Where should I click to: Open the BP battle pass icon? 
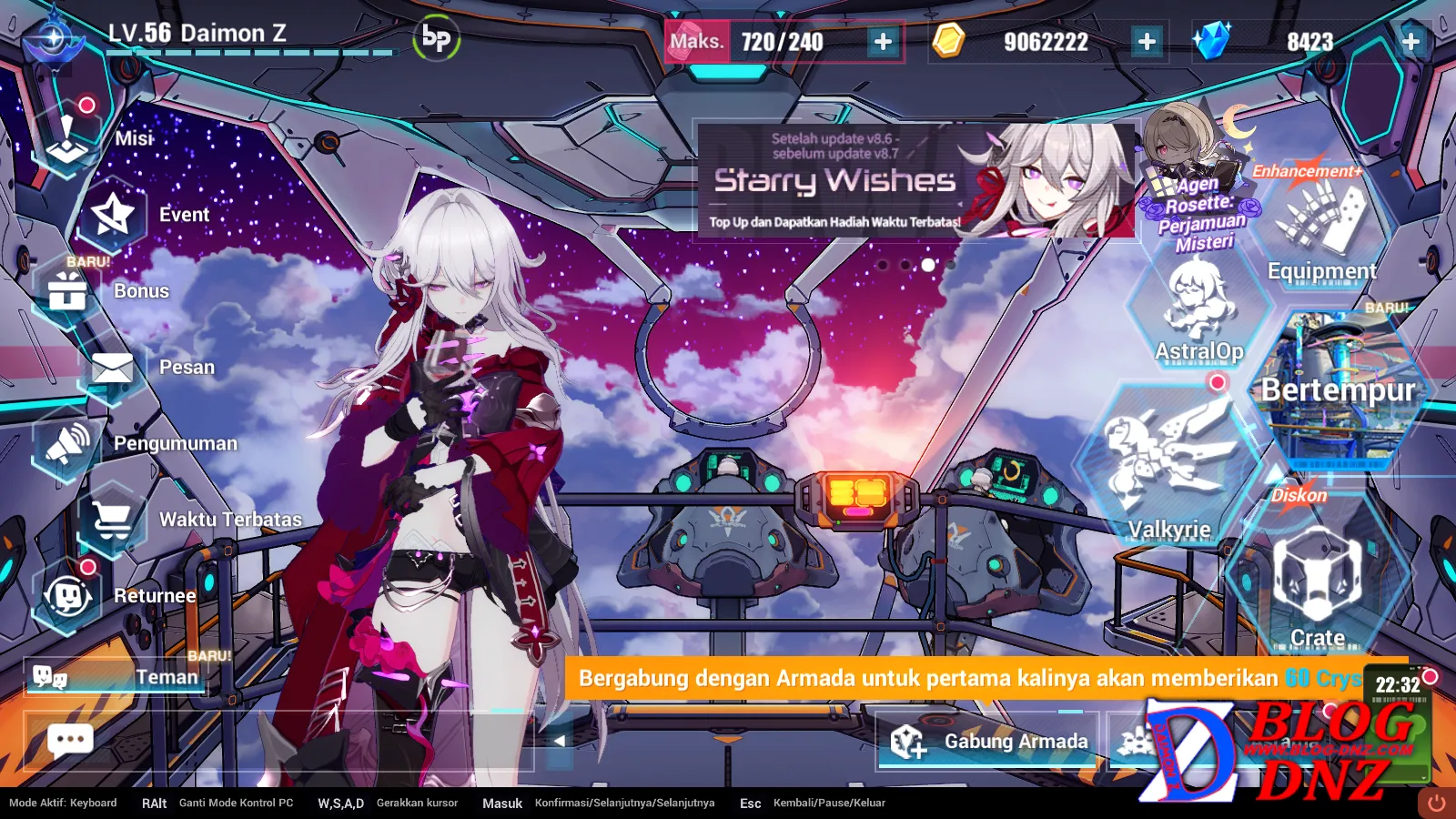pyautogui.click(x=437, y=39)
